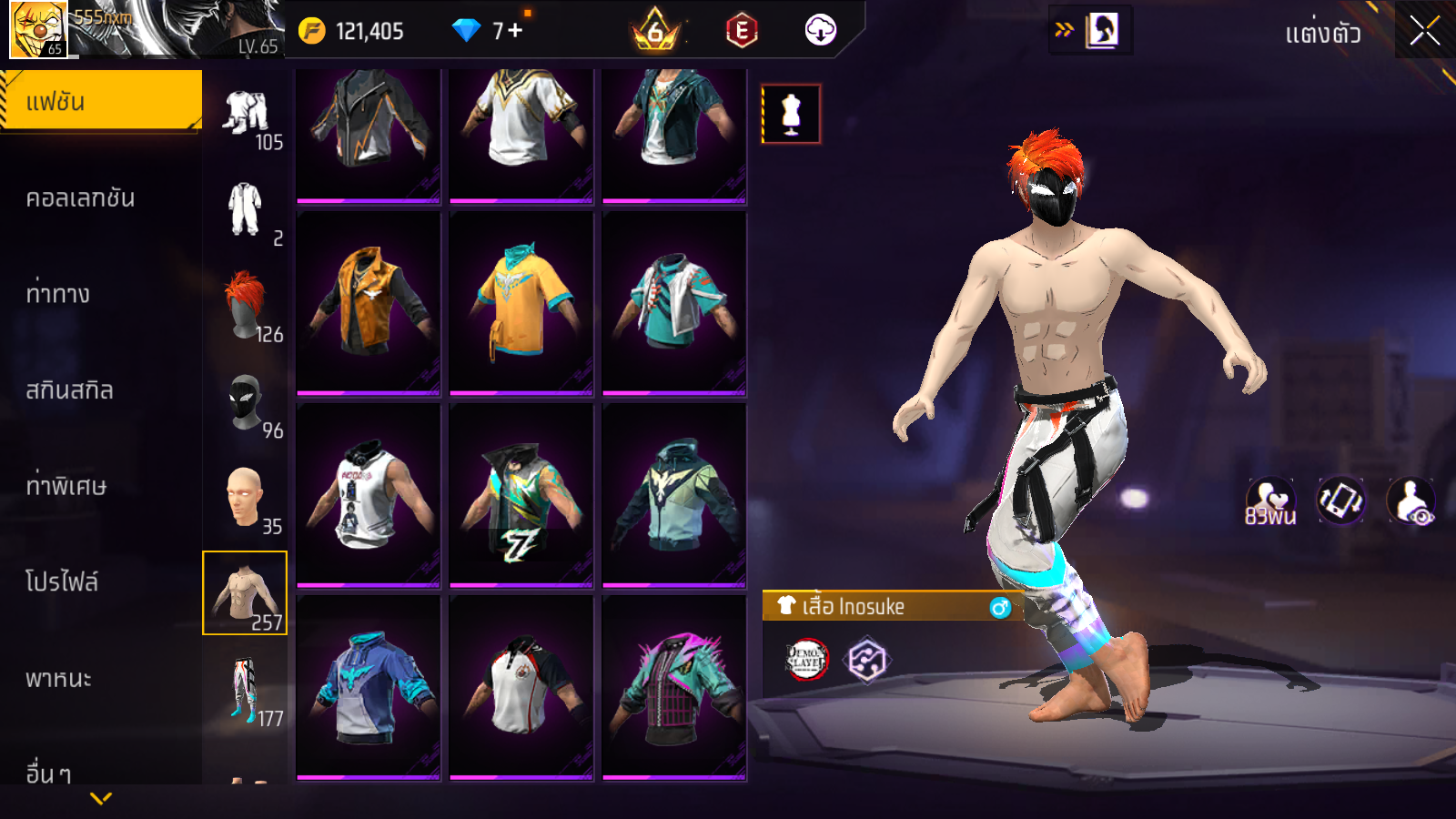
Task: Add more diamonds with the plus button
Action: point(515,31)
